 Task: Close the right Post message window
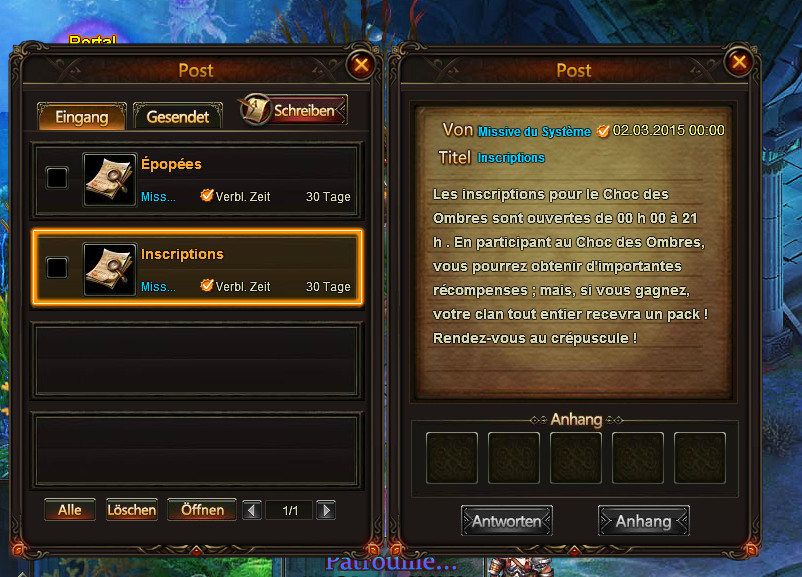click(x=739, y=63)
